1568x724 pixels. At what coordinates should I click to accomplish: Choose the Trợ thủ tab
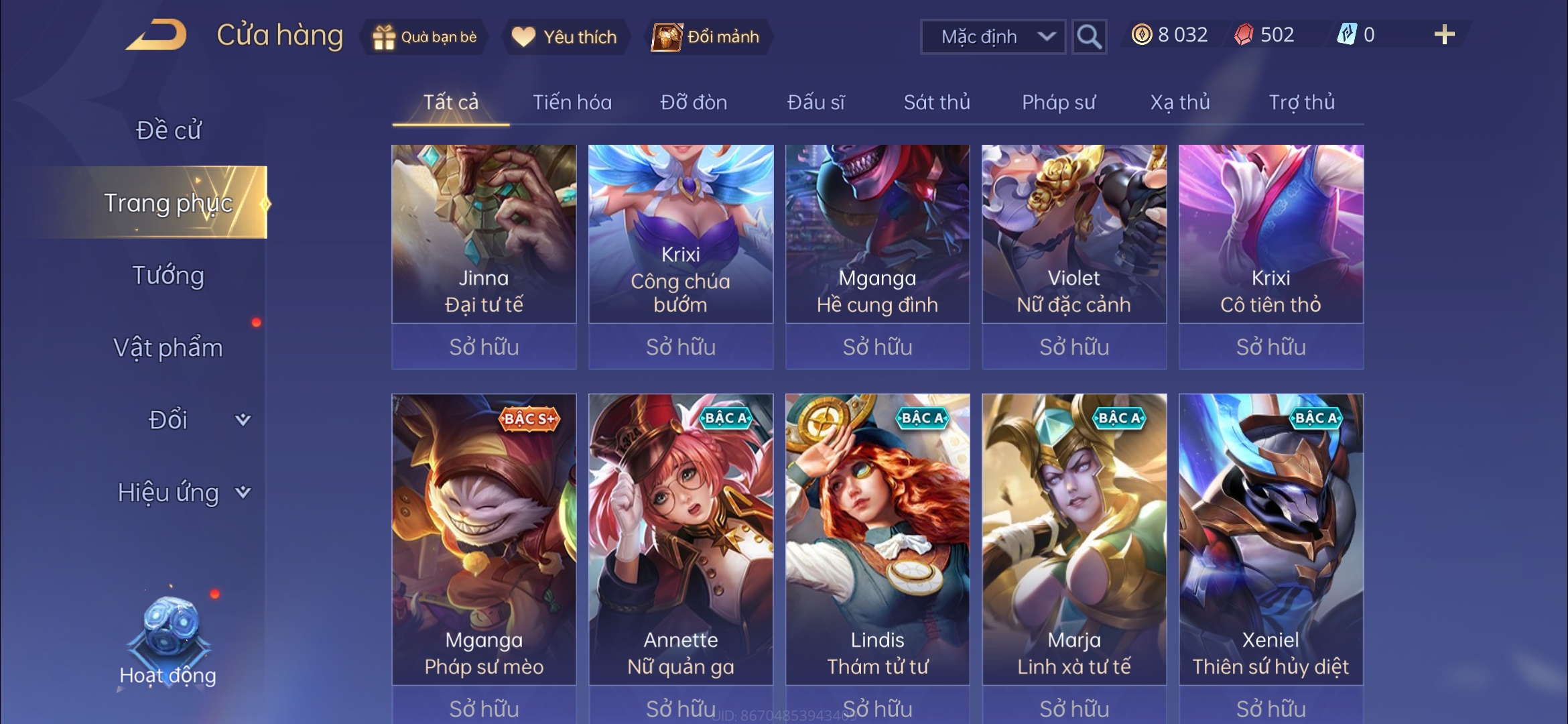pos(1301,103)
